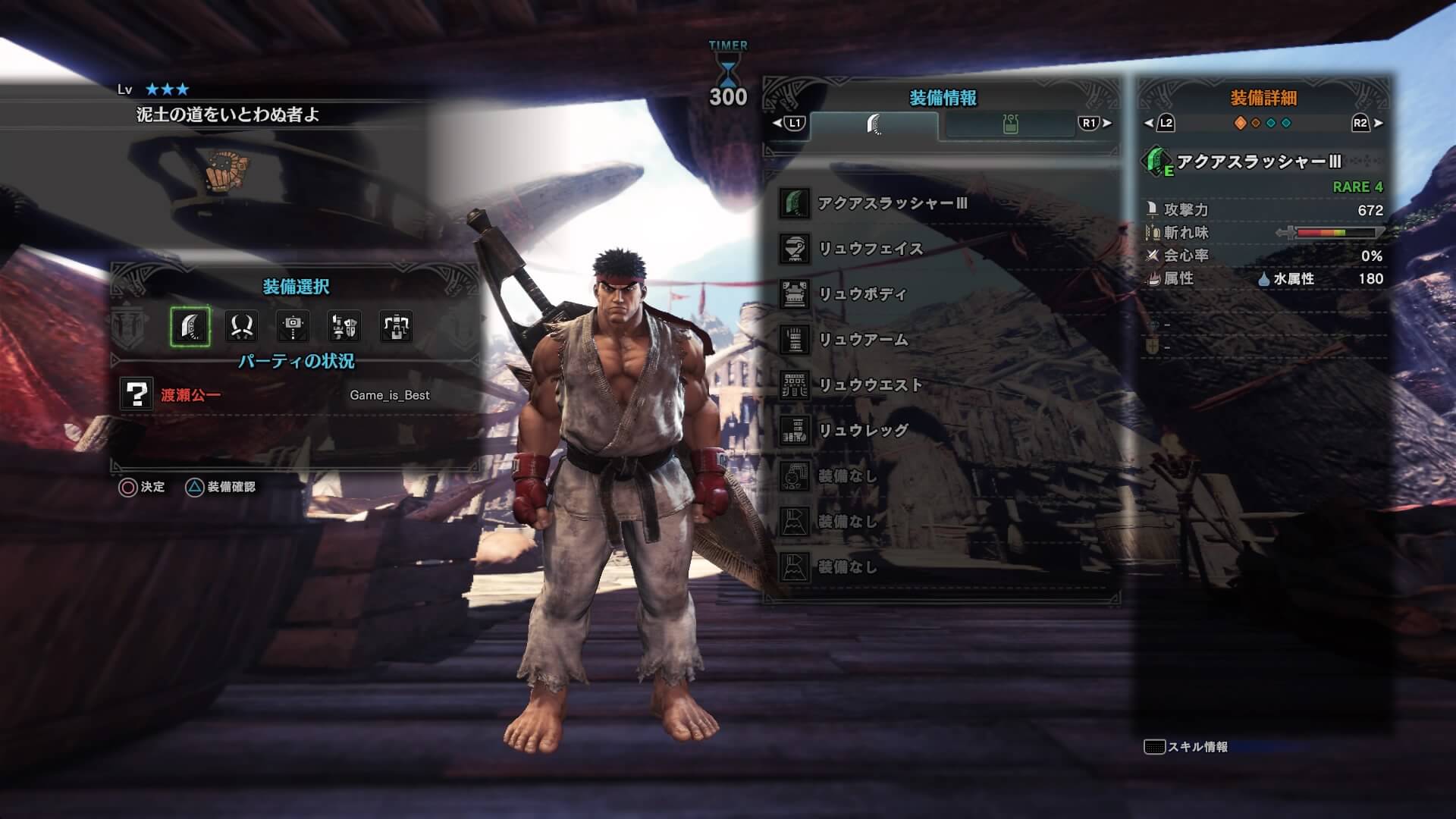Choose the dual blades weapon icon
Image resolution: width=1456 pixels, height=819 pixels.
point(242,327)
